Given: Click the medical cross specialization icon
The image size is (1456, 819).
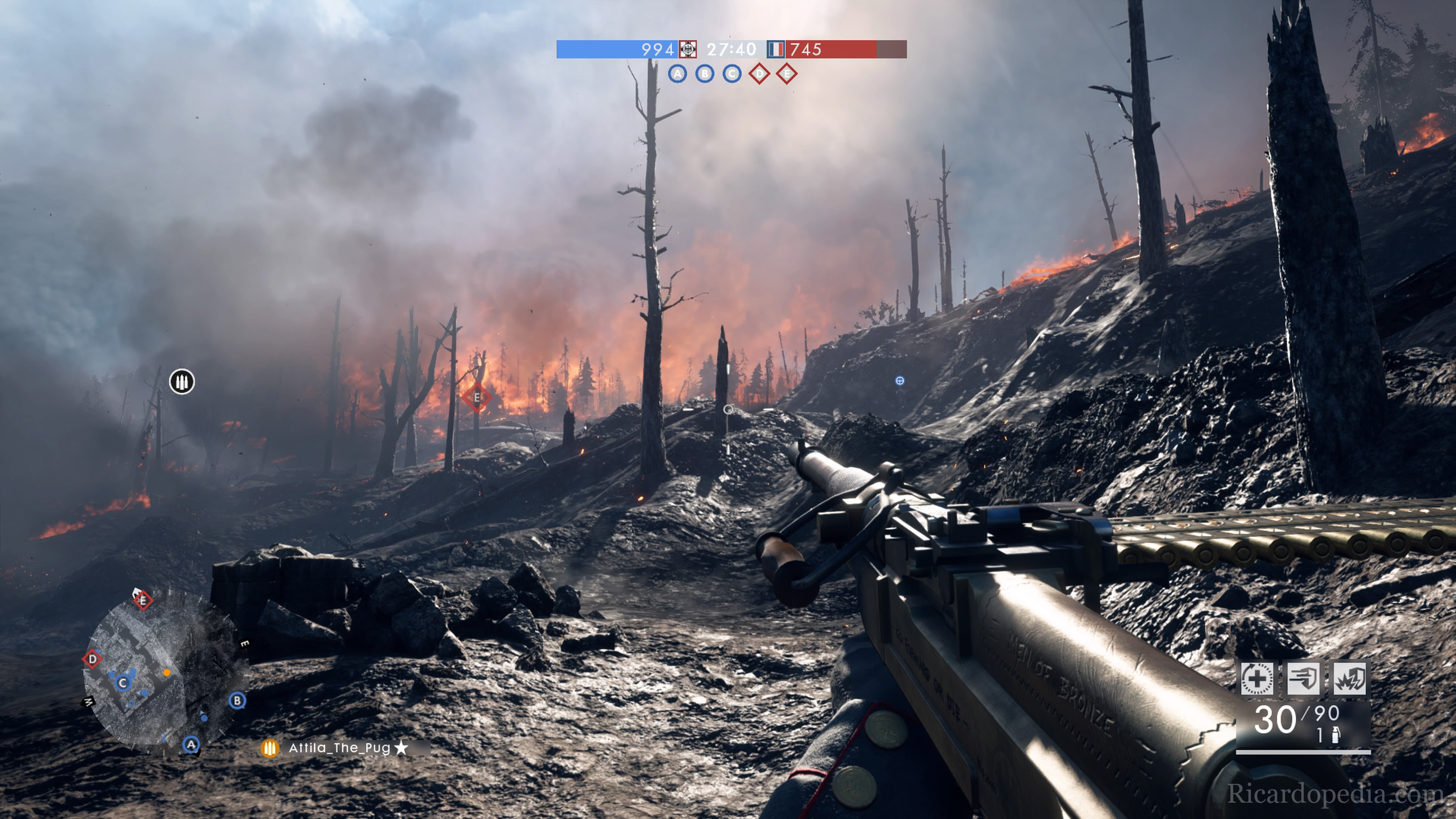Looking at the screenshot, I should (1257, 678).
